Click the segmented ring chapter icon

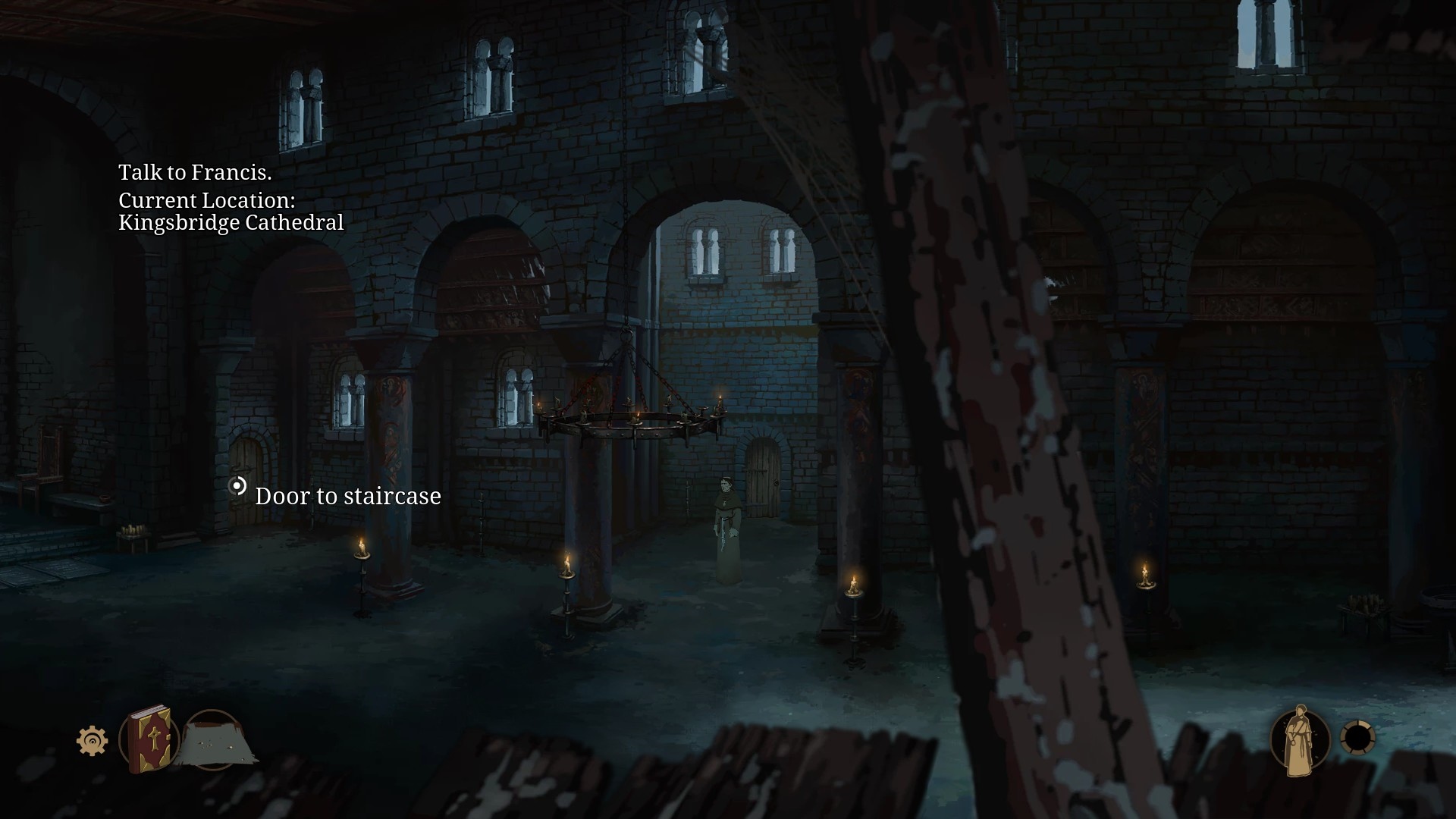[1357, 738]
